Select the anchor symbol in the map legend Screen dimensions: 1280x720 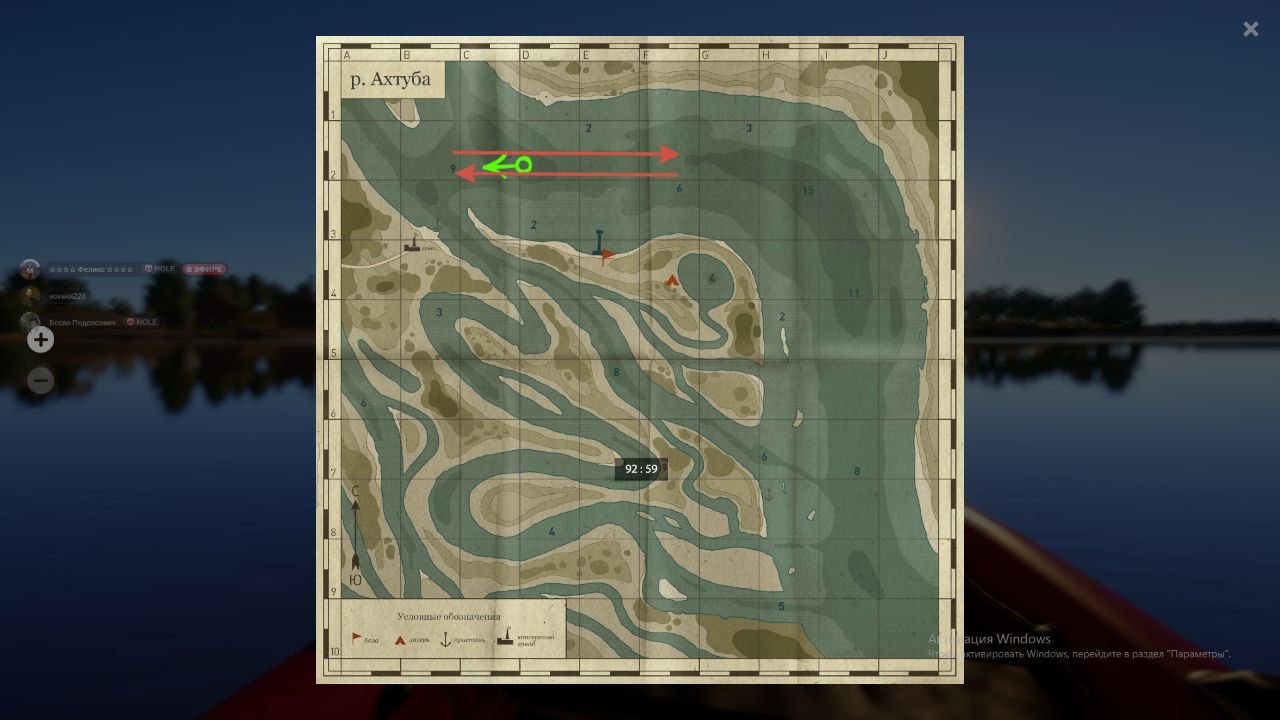[x=445, y=640]
